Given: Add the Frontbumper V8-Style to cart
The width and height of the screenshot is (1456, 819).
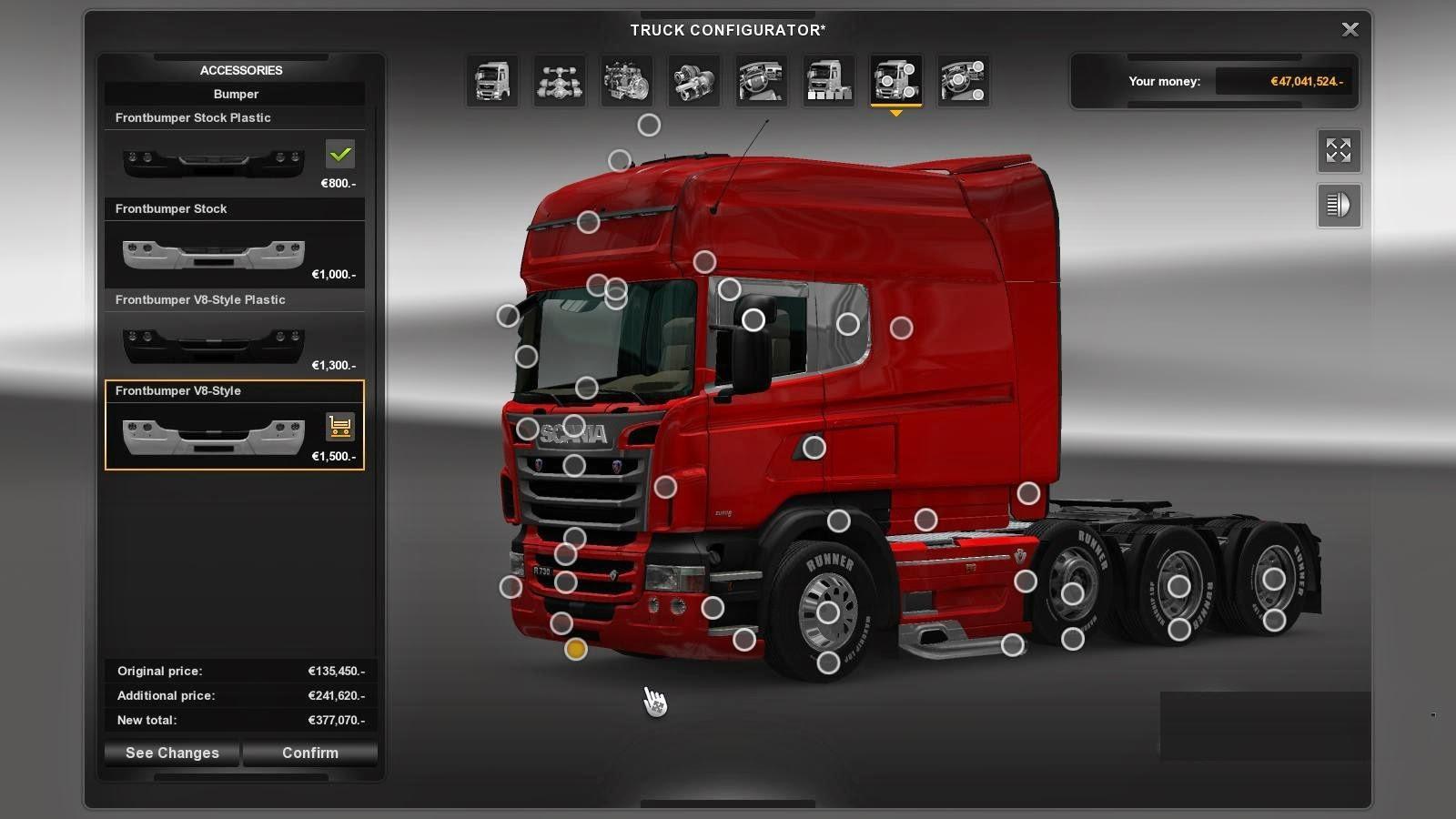Looking at the screenshot, I should 339,426.
